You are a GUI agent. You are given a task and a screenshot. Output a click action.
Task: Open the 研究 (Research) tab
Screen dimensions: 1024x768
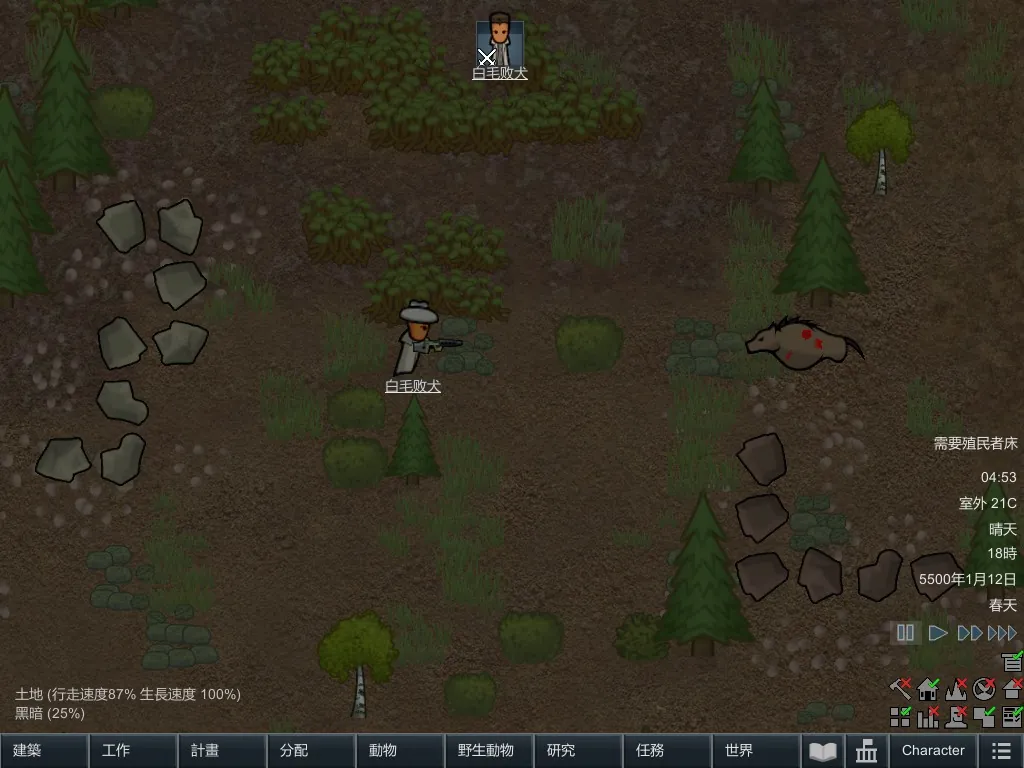coord(578,750)
